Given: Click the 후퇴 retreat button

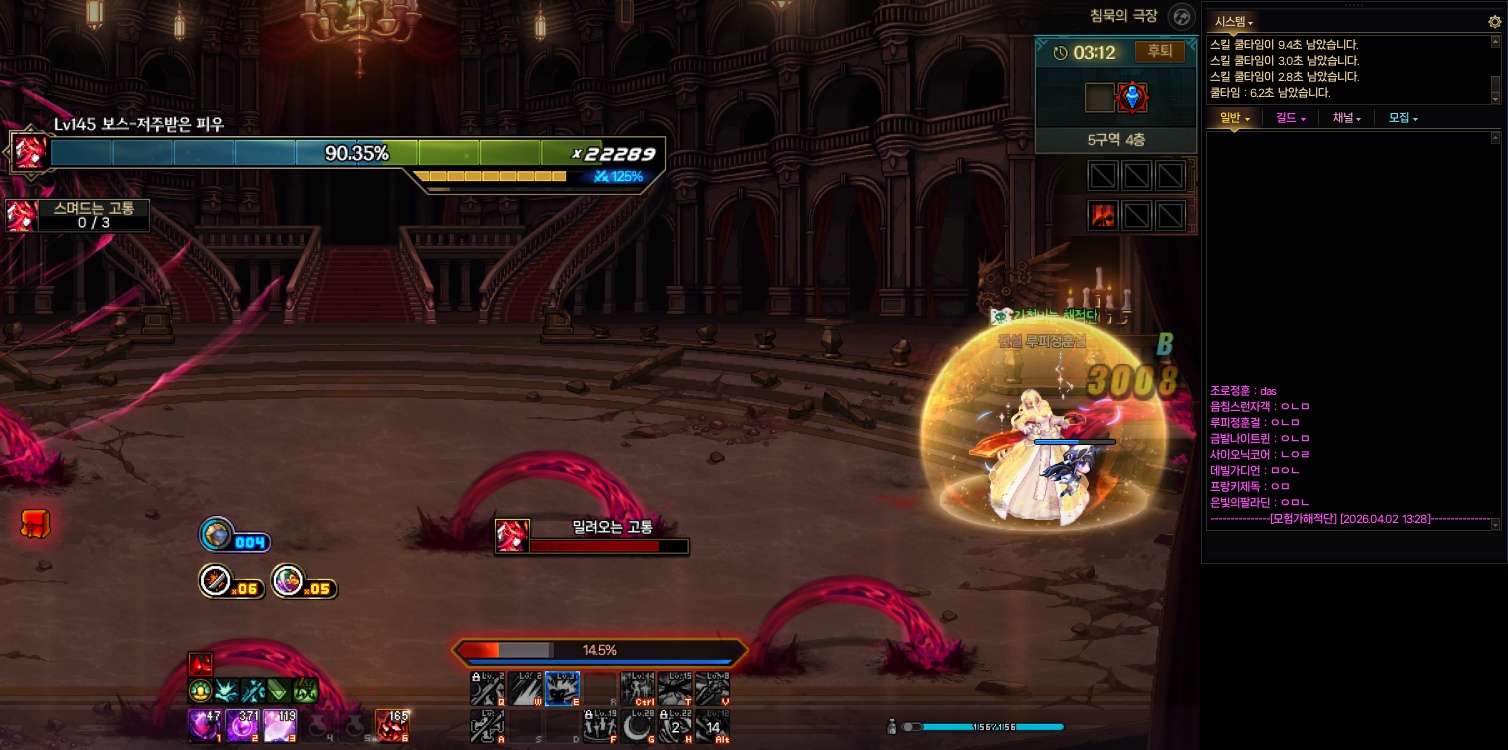Looking at the screenshot, I should 1159,52.
